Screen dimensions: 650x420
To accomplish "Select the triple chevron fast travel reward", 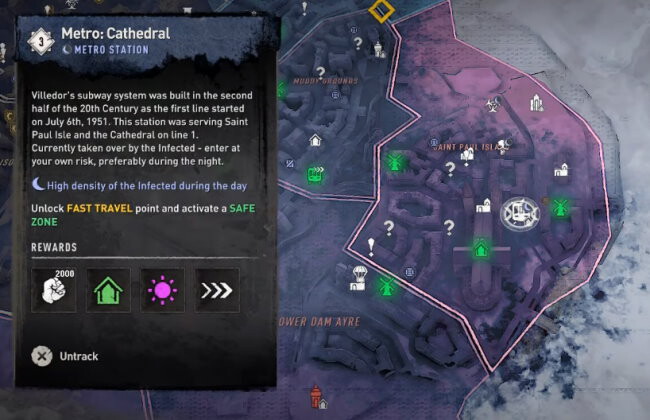I will tap(216, 290).
